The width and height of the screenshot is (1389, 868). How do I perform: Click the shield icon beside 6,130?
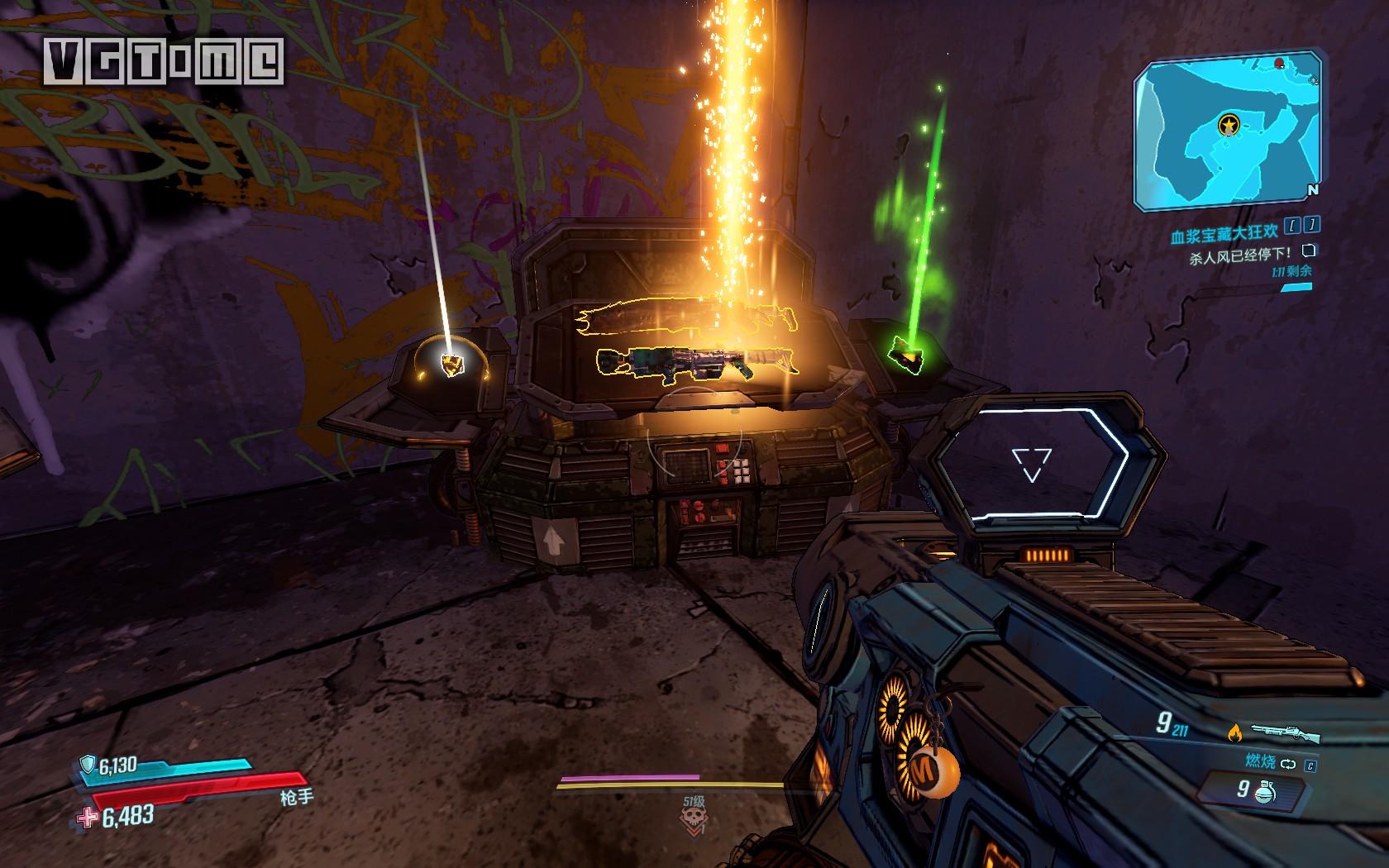pyautogui.click(x=87, y=766)
